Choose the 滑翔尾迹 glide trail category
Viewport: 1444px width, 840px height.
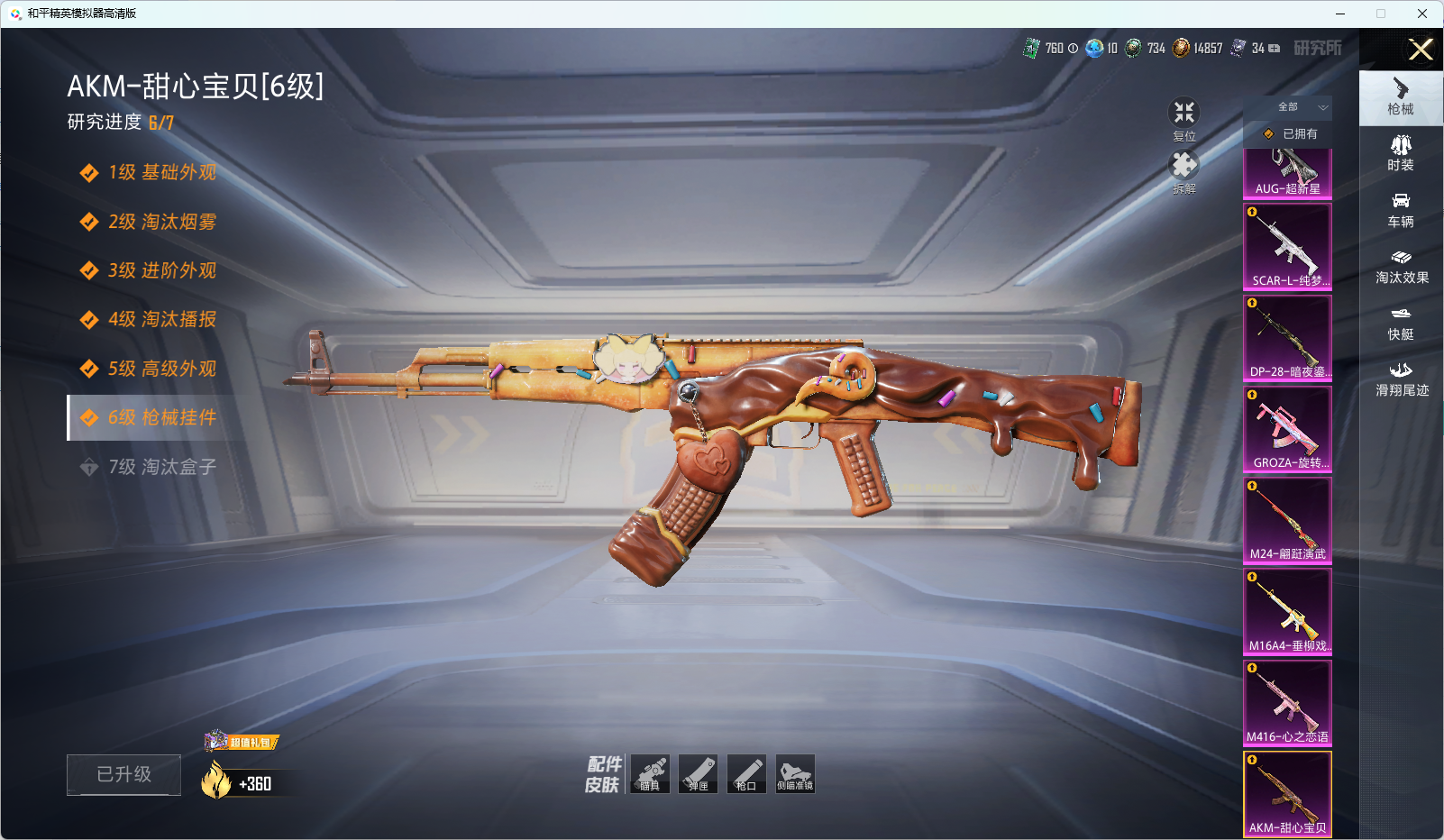tap(1402, 379)
